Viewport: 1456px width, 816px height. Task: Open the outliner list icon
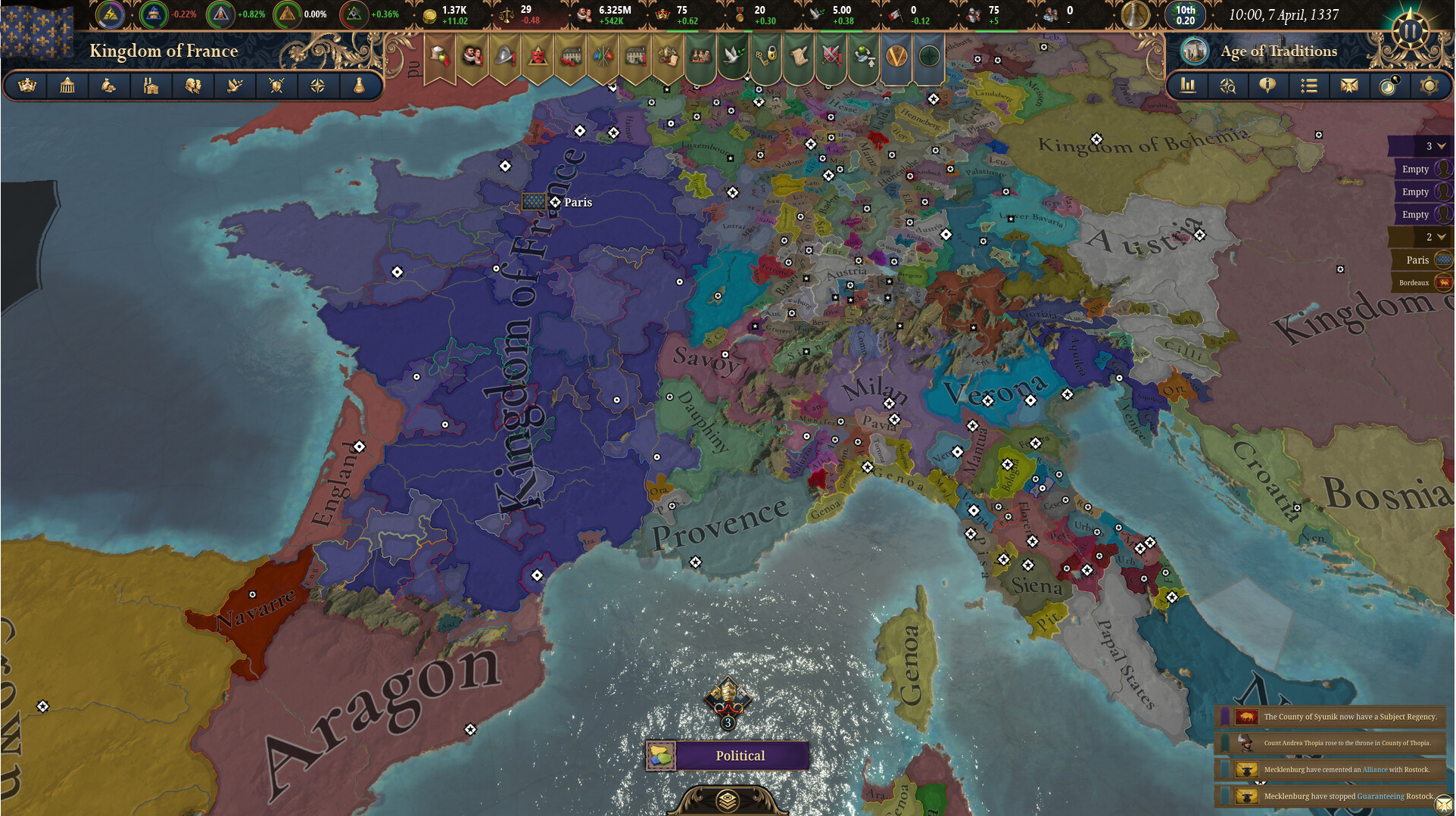[1308, 86]
